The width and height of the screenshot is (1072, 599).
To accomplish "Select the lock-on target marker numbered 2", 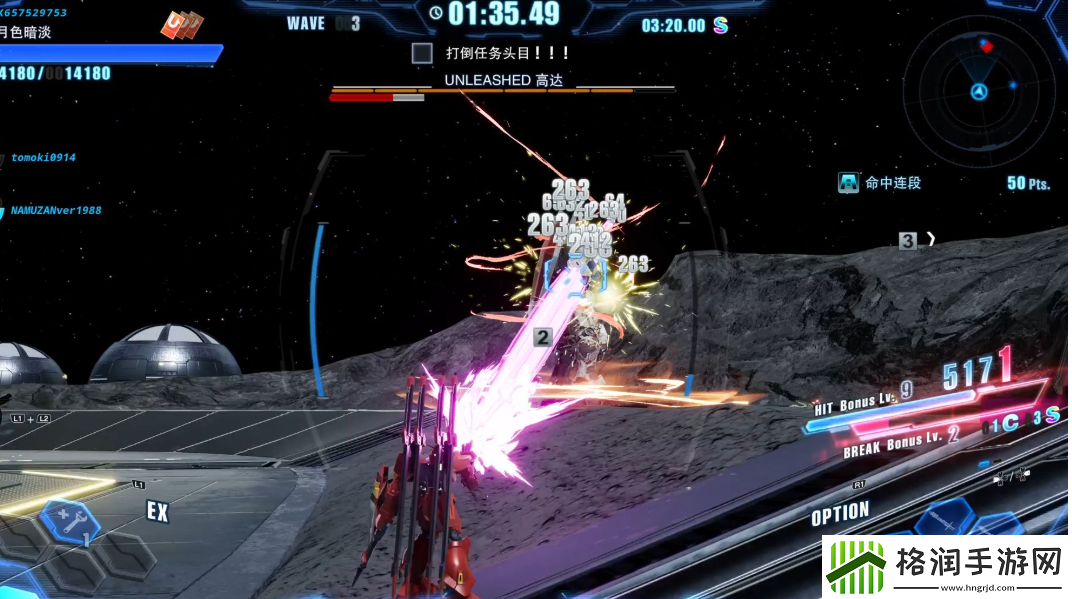I will (x=542, y=338).
